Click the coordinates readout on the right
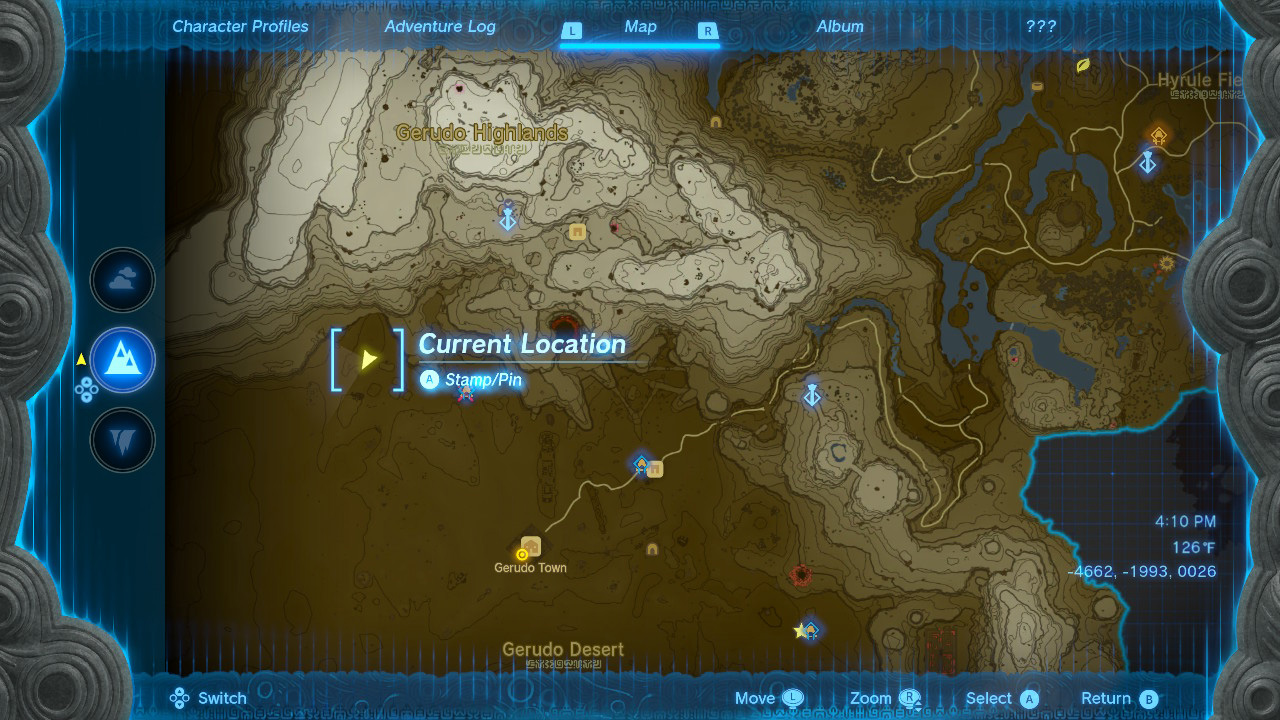 coord(1144,571)
